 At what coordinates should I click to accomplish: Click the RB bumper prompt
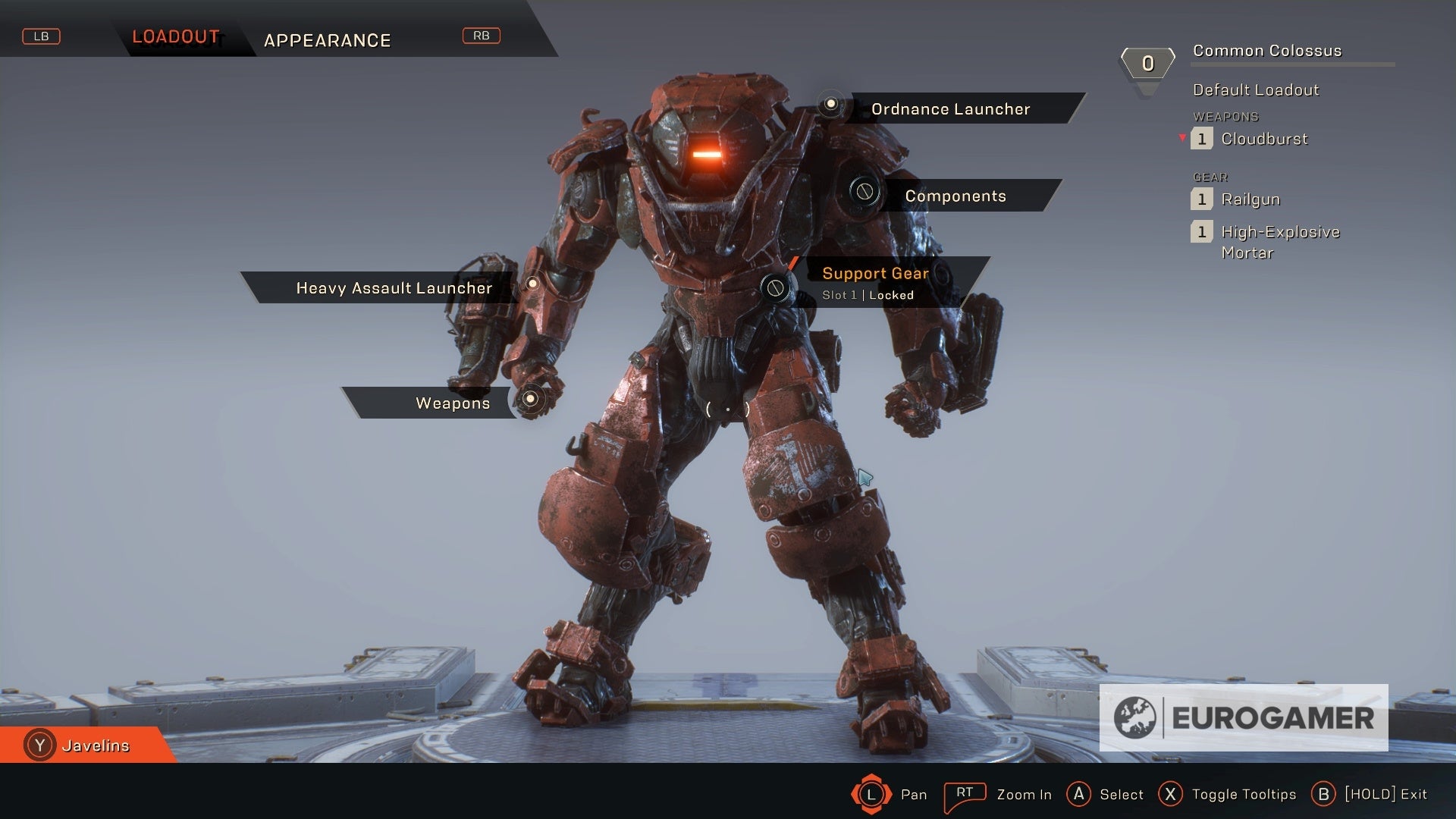[482, 36]
